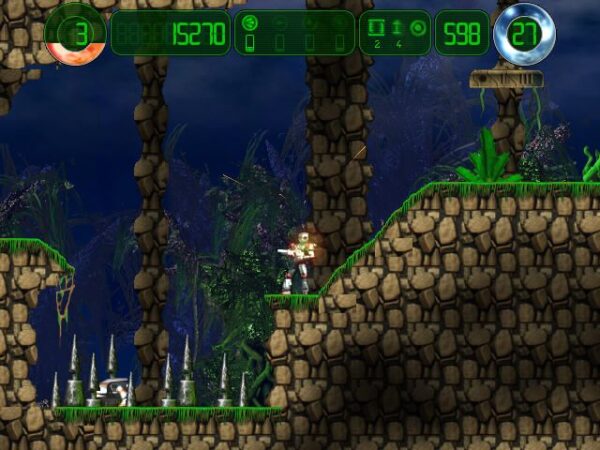
Task: Select the lit round arrow disc icon
Action: (250, 22)
